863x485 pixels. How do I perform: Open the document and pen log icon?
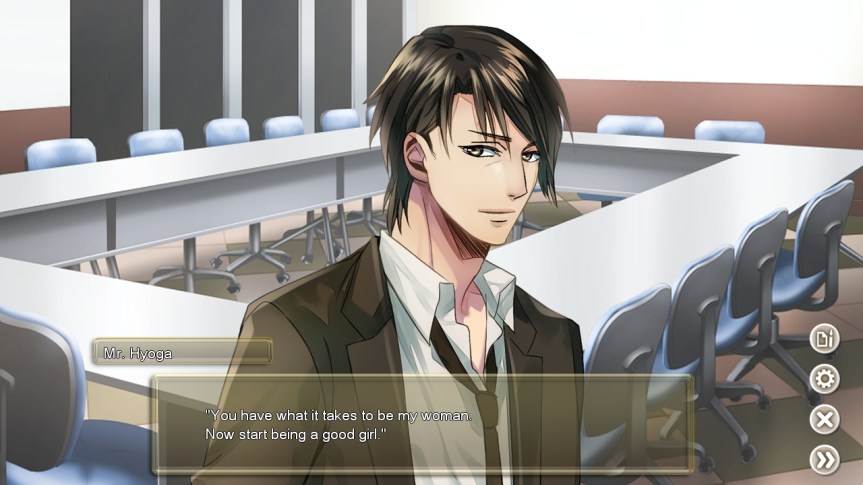[824, 339]
